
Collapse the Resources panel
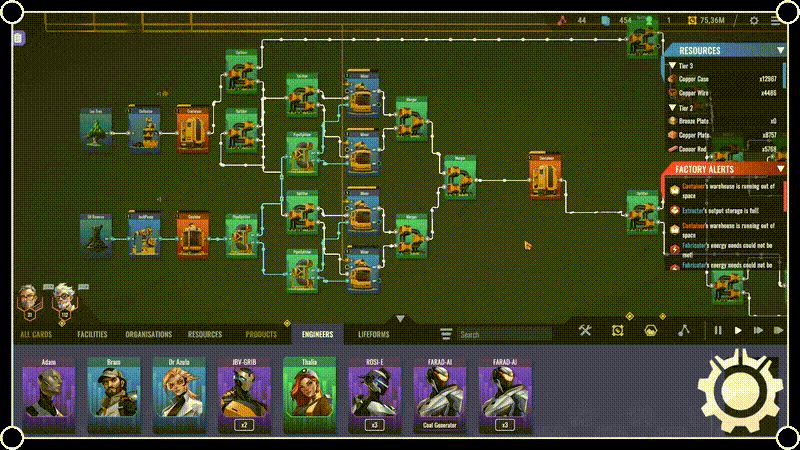pyautogui.click(x=781, y=50)
